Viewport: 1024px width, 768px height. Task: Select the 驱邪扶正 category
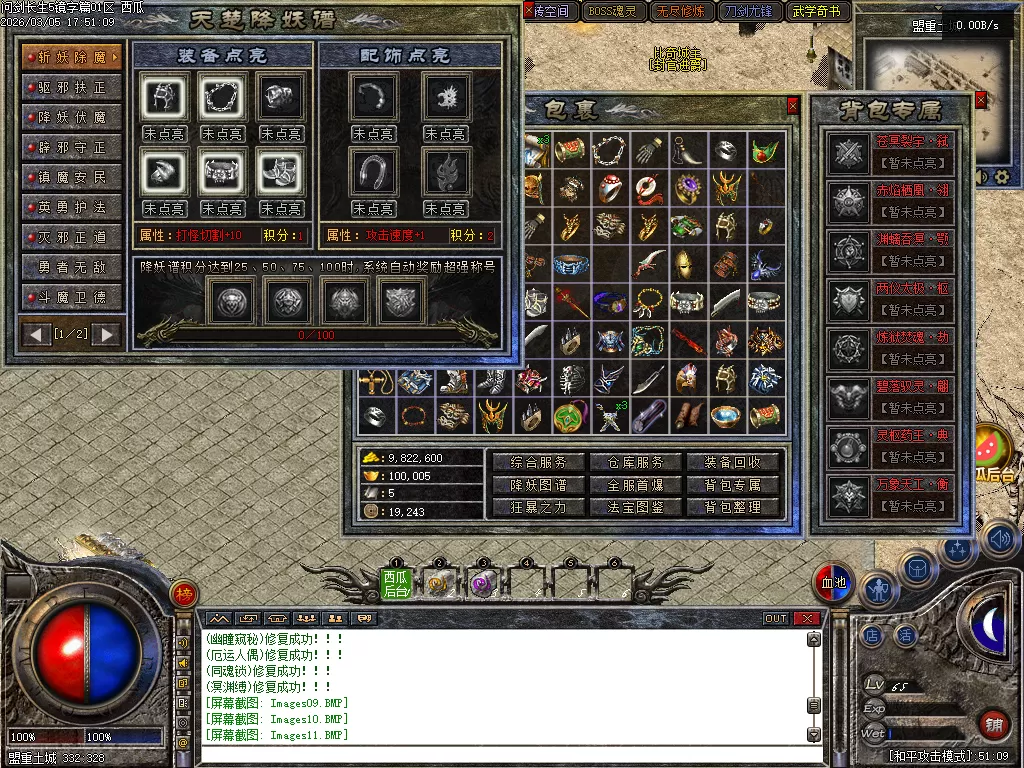coord(72,87)
